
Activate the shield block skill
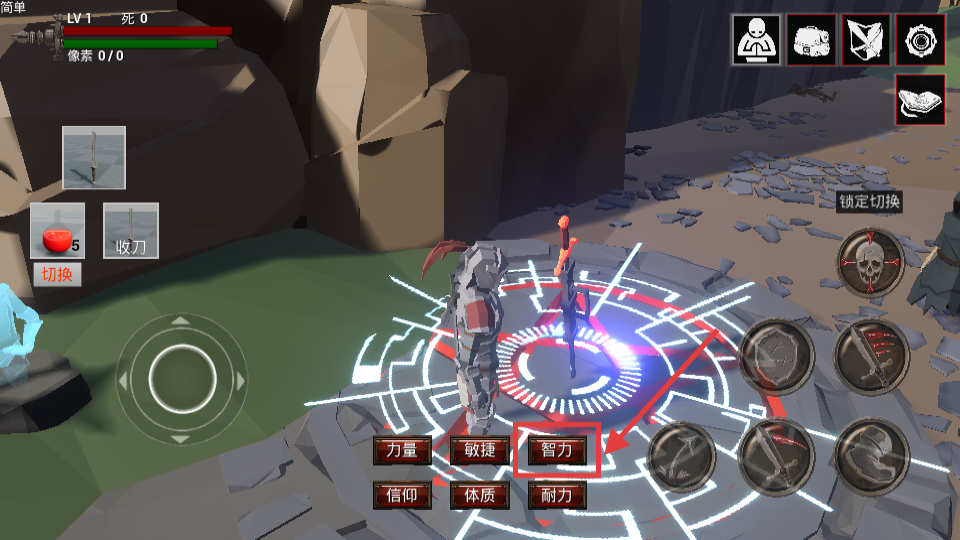[777, 356]
